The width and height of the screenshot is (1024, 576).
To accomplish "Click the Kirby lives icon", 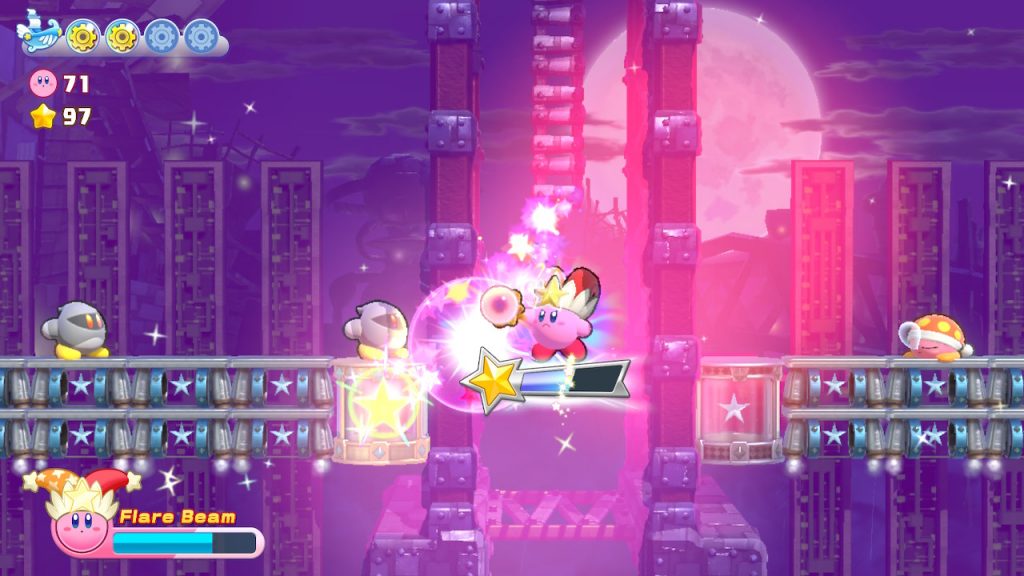I will (x=44, y=83).
